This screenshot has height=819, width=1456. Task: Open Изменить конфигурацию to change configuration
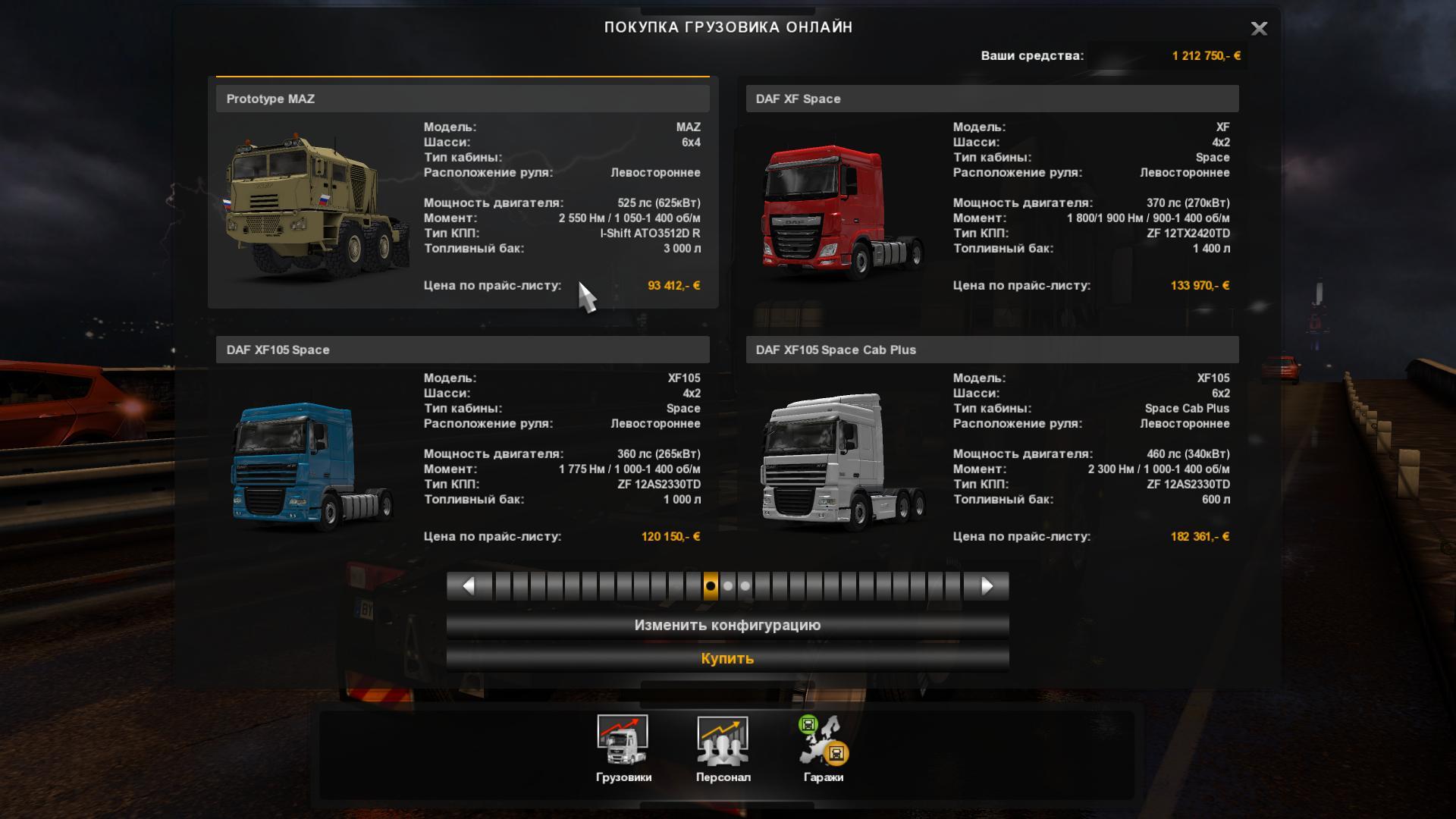click(727, 626)
